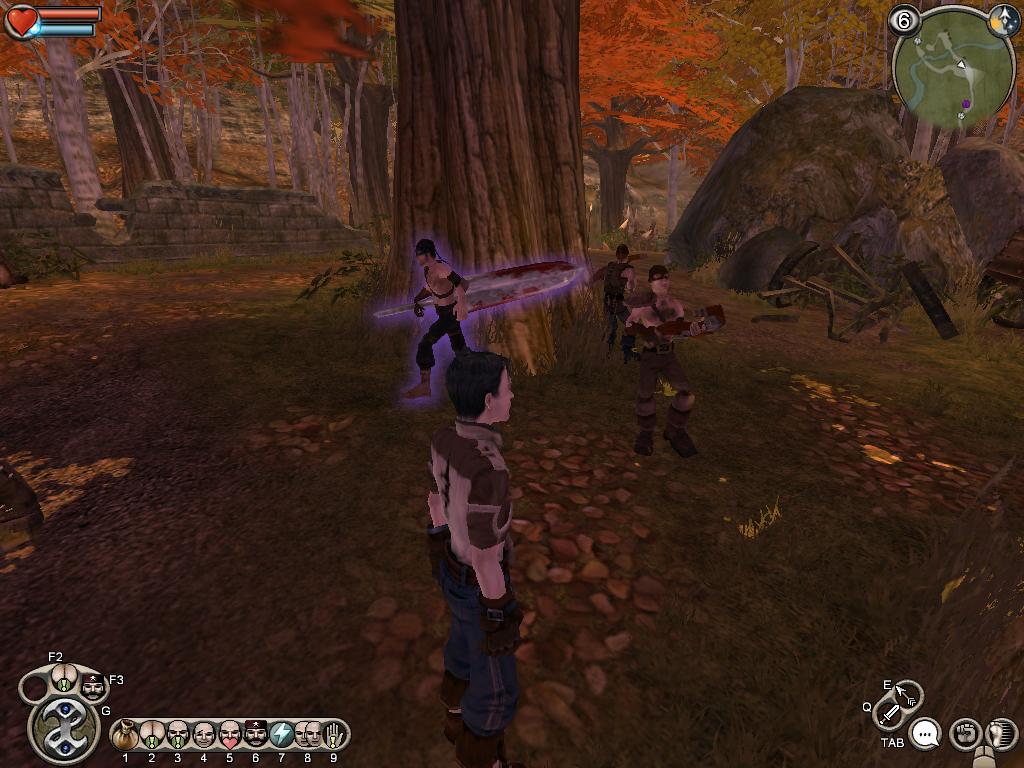Open the speech bubble expressions menu

[927, 735]
